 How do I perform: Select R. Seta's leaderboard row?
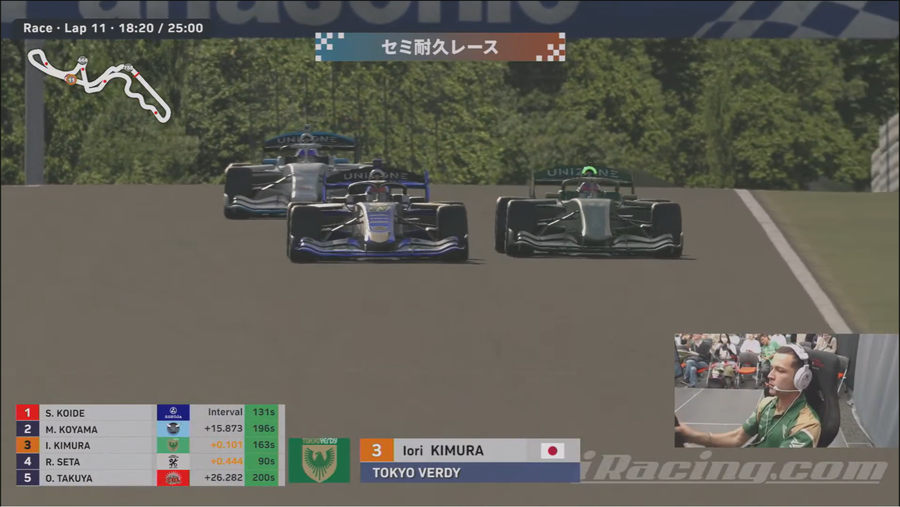click(150, 462)
